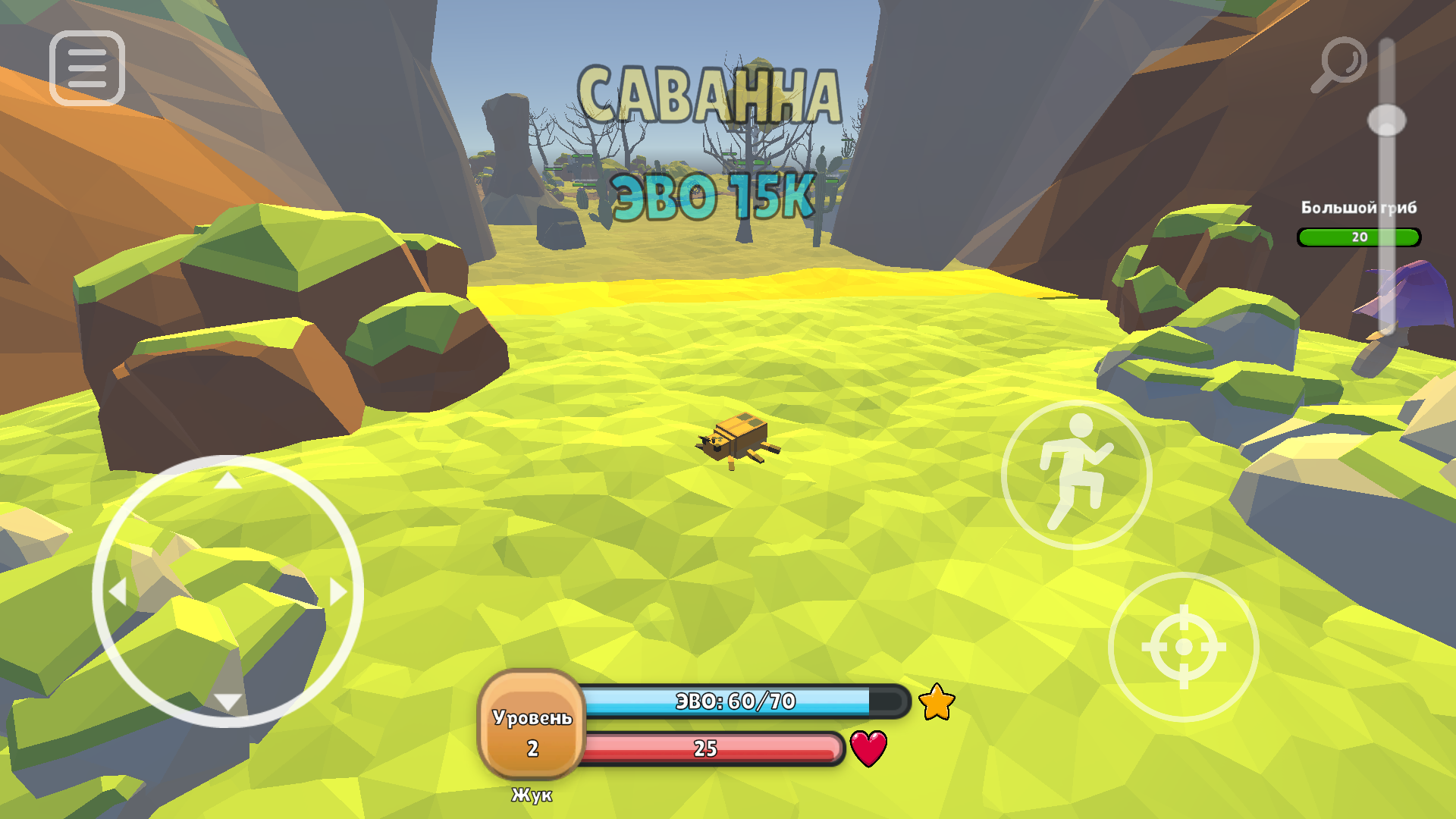This screenshot has width=1456, height=819.
Task: Tap the green Большой гриб progress bar
Action: click(1359, 237)
